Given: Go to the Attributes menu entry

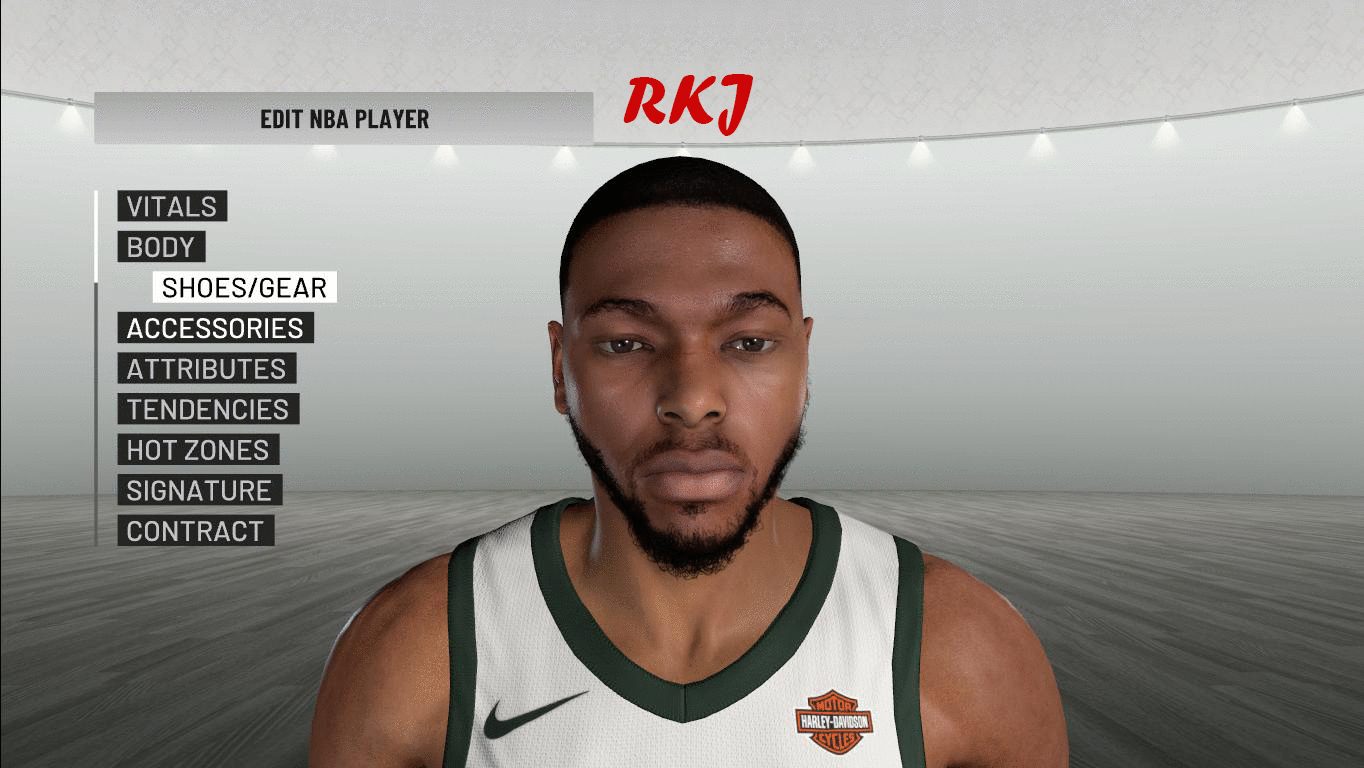Looking at the screenshot, I should (x=206, y=369).
